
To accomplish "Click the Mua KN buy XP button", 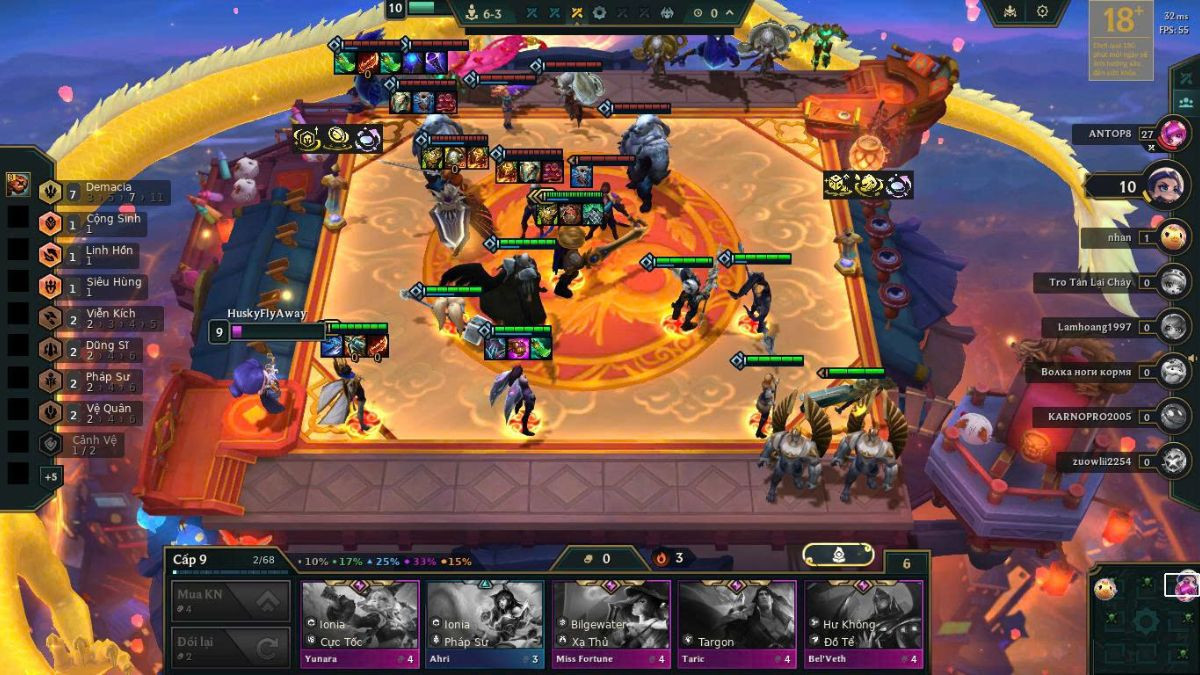I will pyautogui.click(x=231, y=601).
